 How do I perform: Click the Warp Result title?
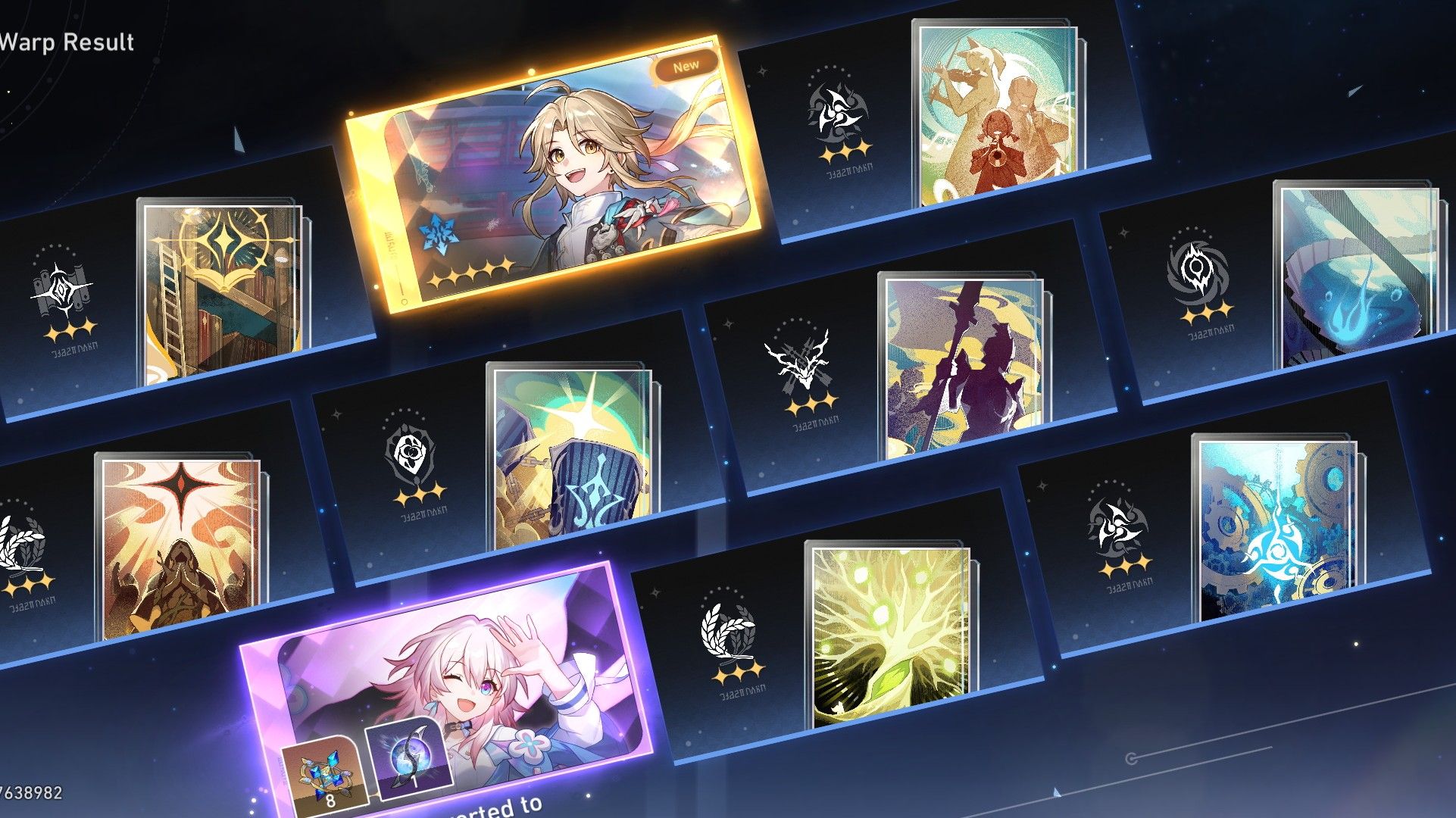[x=67, y=42]
